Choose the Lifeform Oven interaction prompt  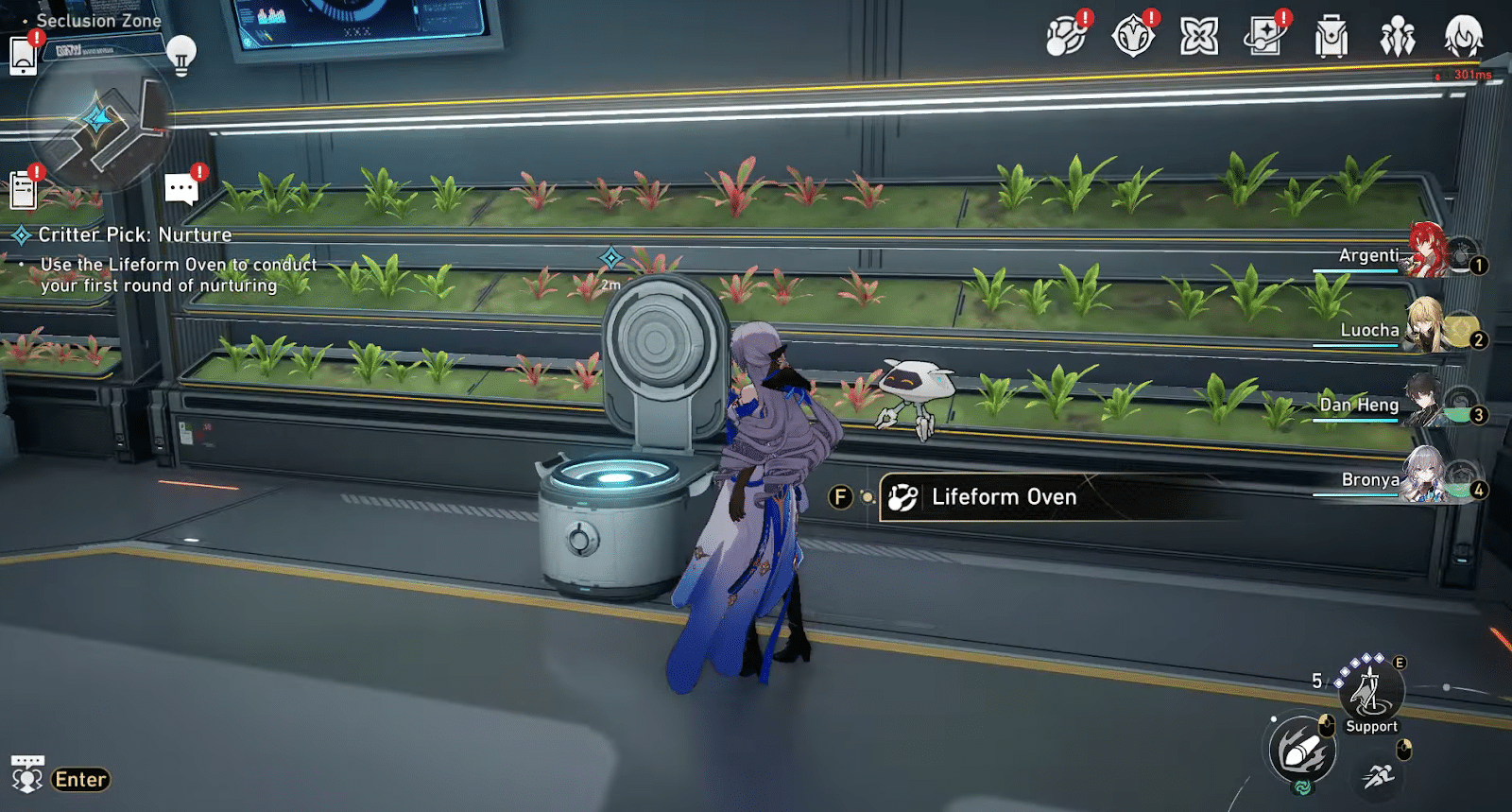(1004, 497)
